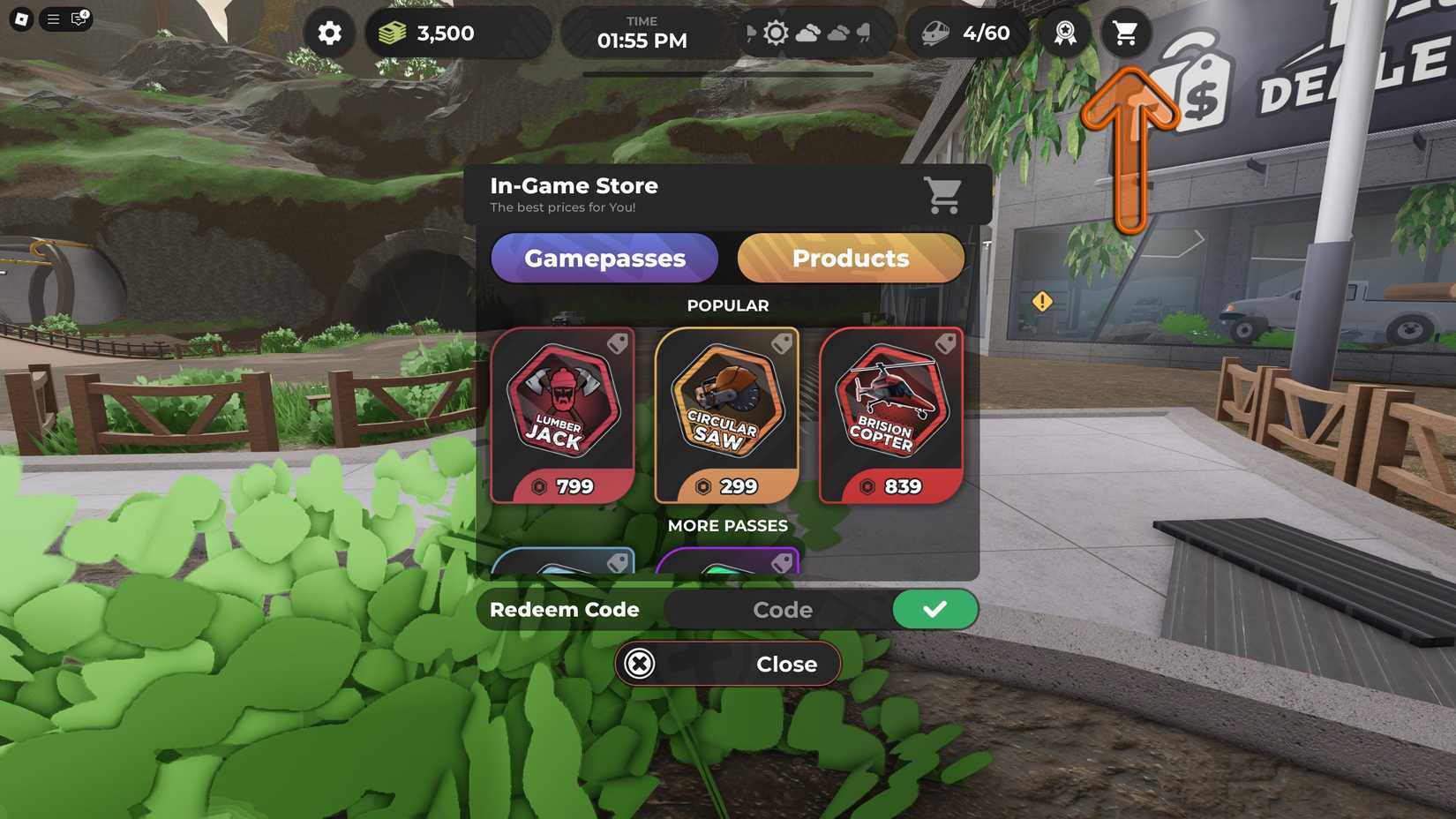This screenshot has width=1456, height=819.
Task: Open the hamburger menu icon top-left
Action: (x=51, y=19)
